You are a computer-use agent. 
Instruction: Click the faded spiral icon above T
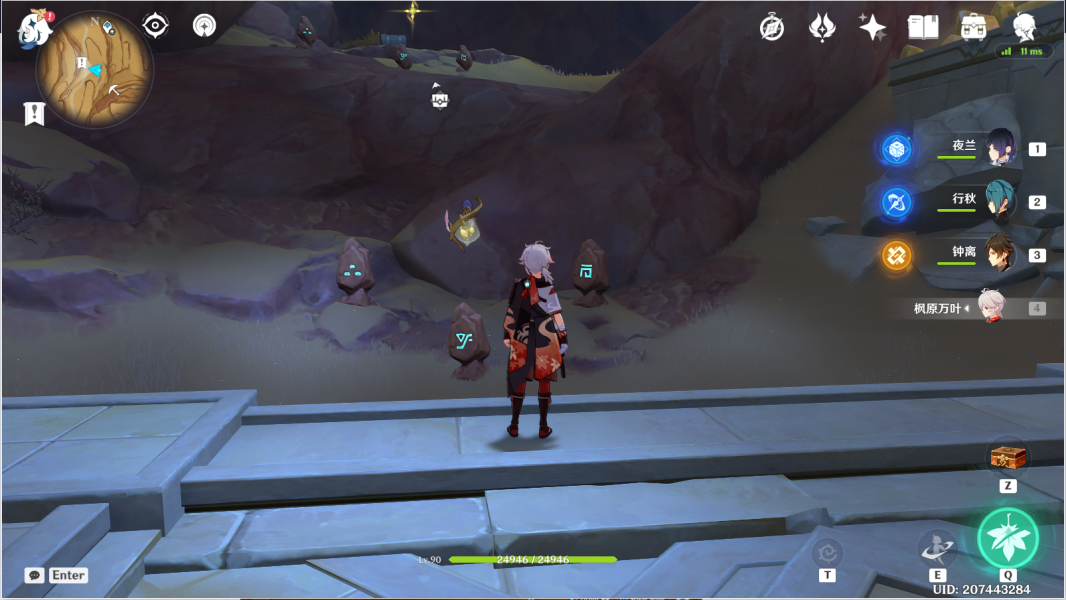[x=827, y=551]
